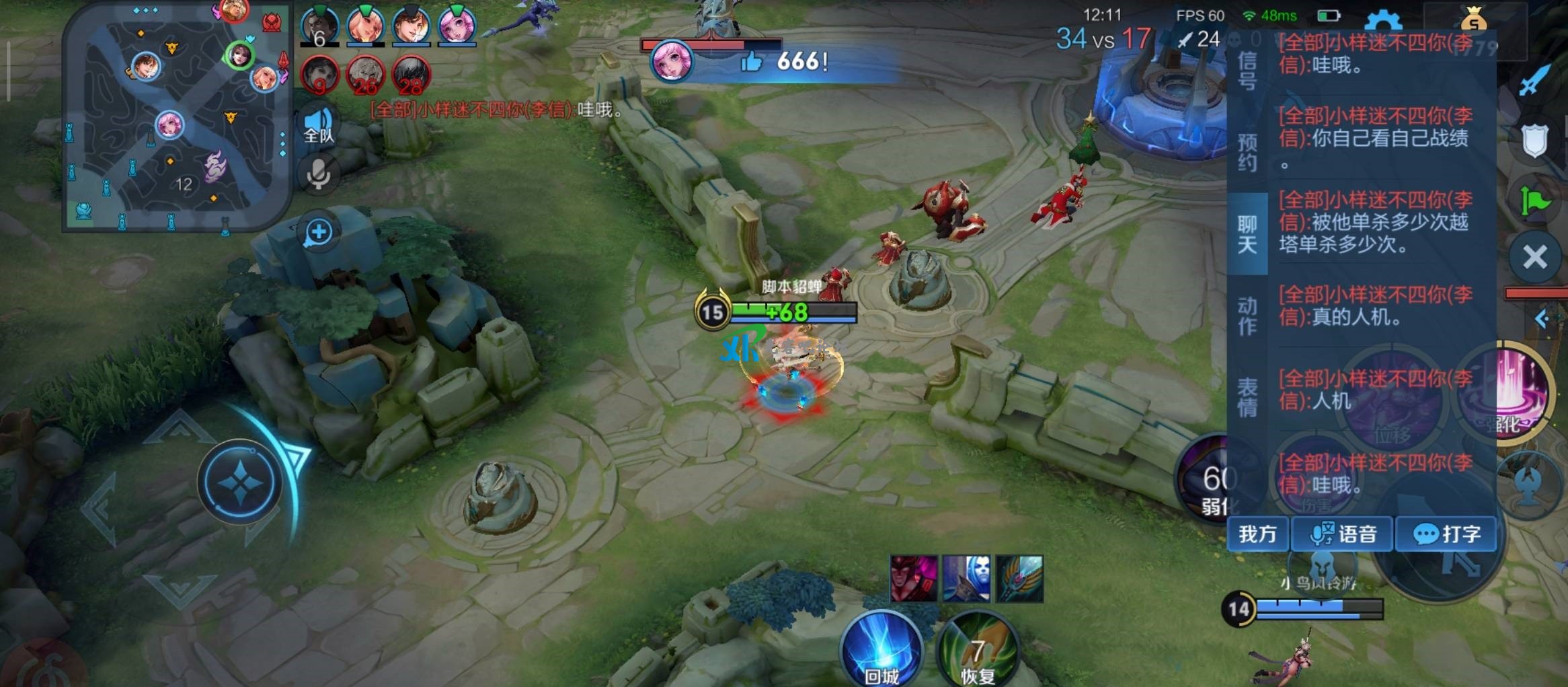This screenshot has width=1568, height=687.
Task: Tap the movement joystick center
Action: click(x=240, y=482)
